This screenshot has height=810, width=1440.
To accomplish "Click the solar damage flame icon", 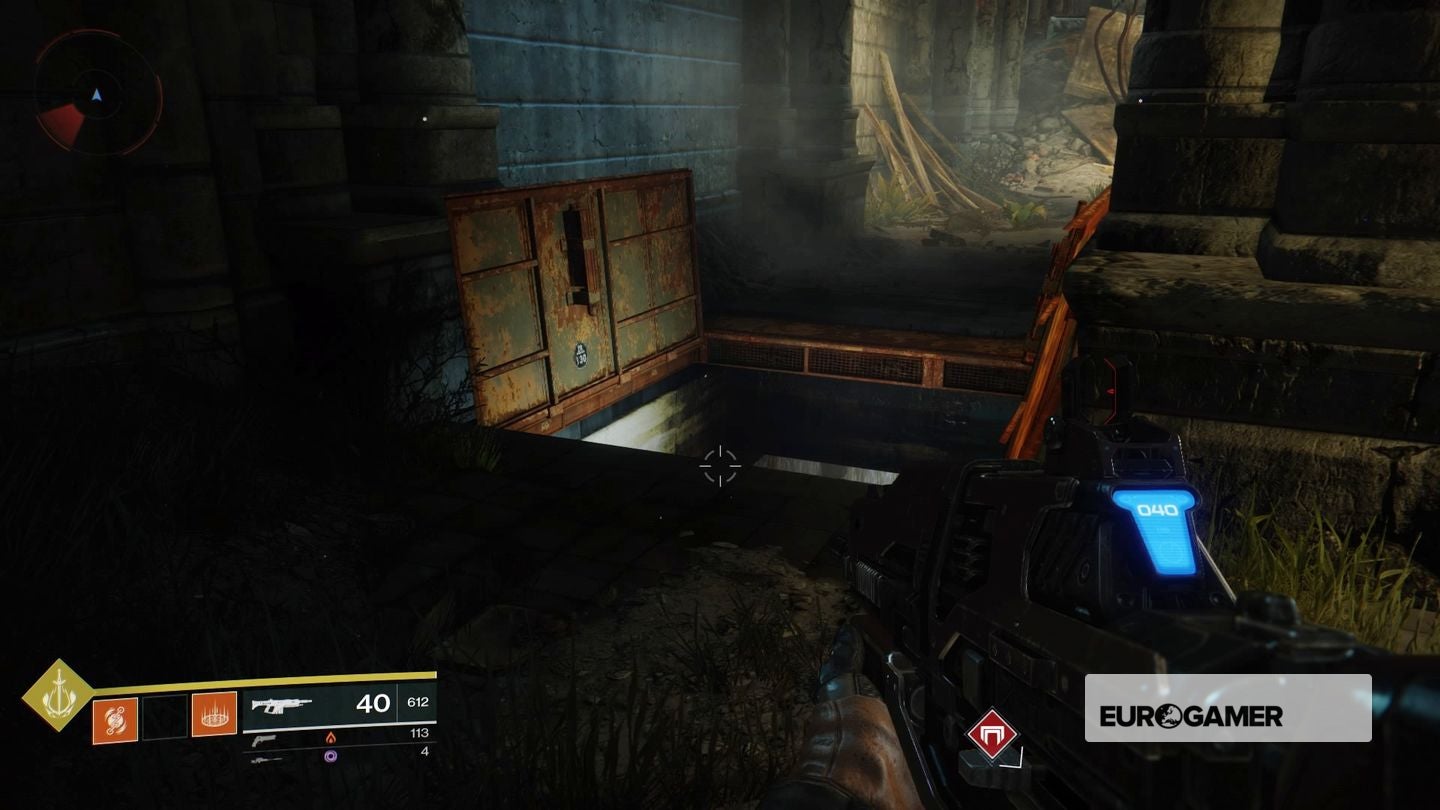I will coord(331,739).
